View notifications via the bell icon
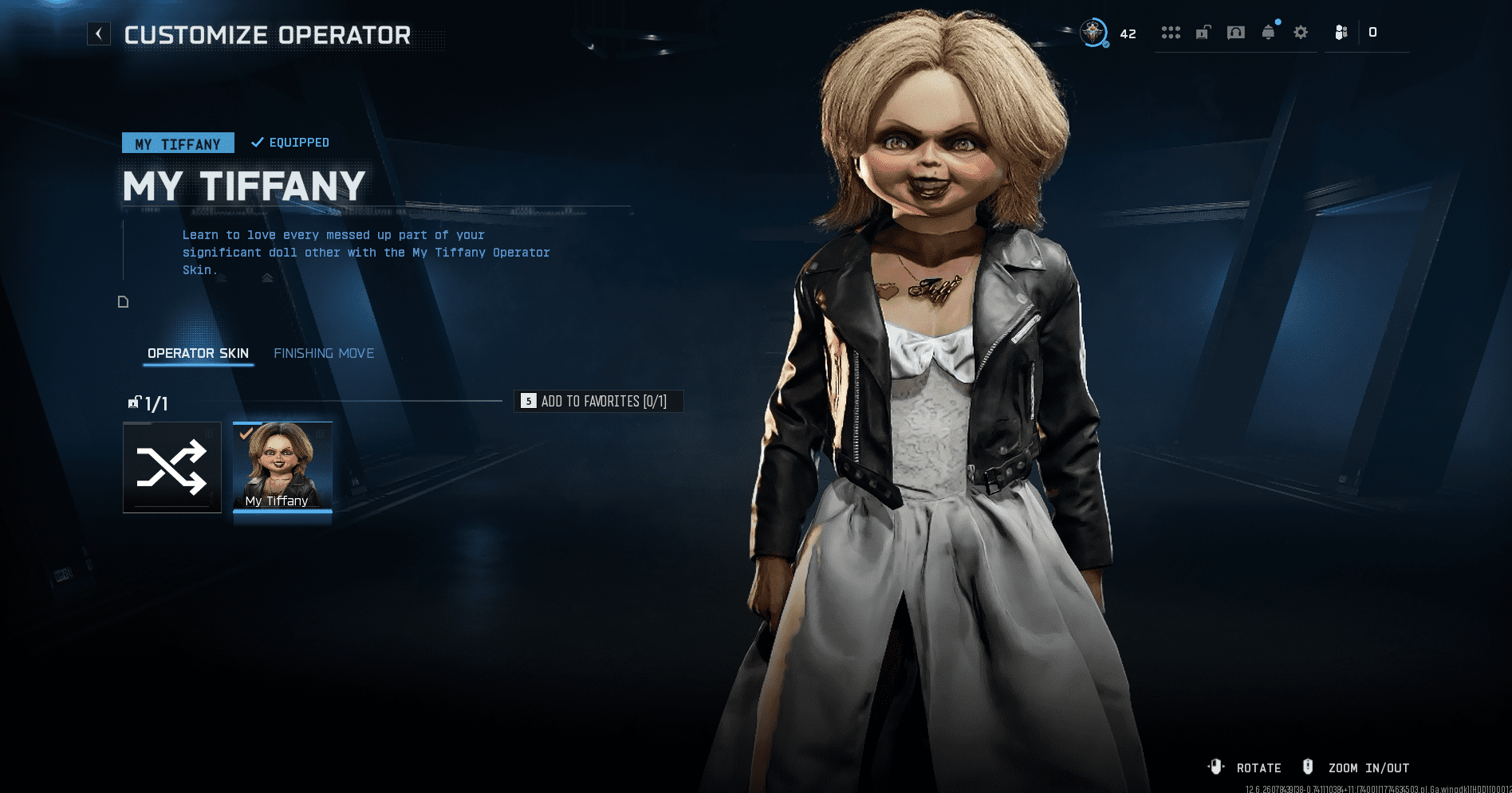This screenshot has height=793, width=1512. 1269,33
